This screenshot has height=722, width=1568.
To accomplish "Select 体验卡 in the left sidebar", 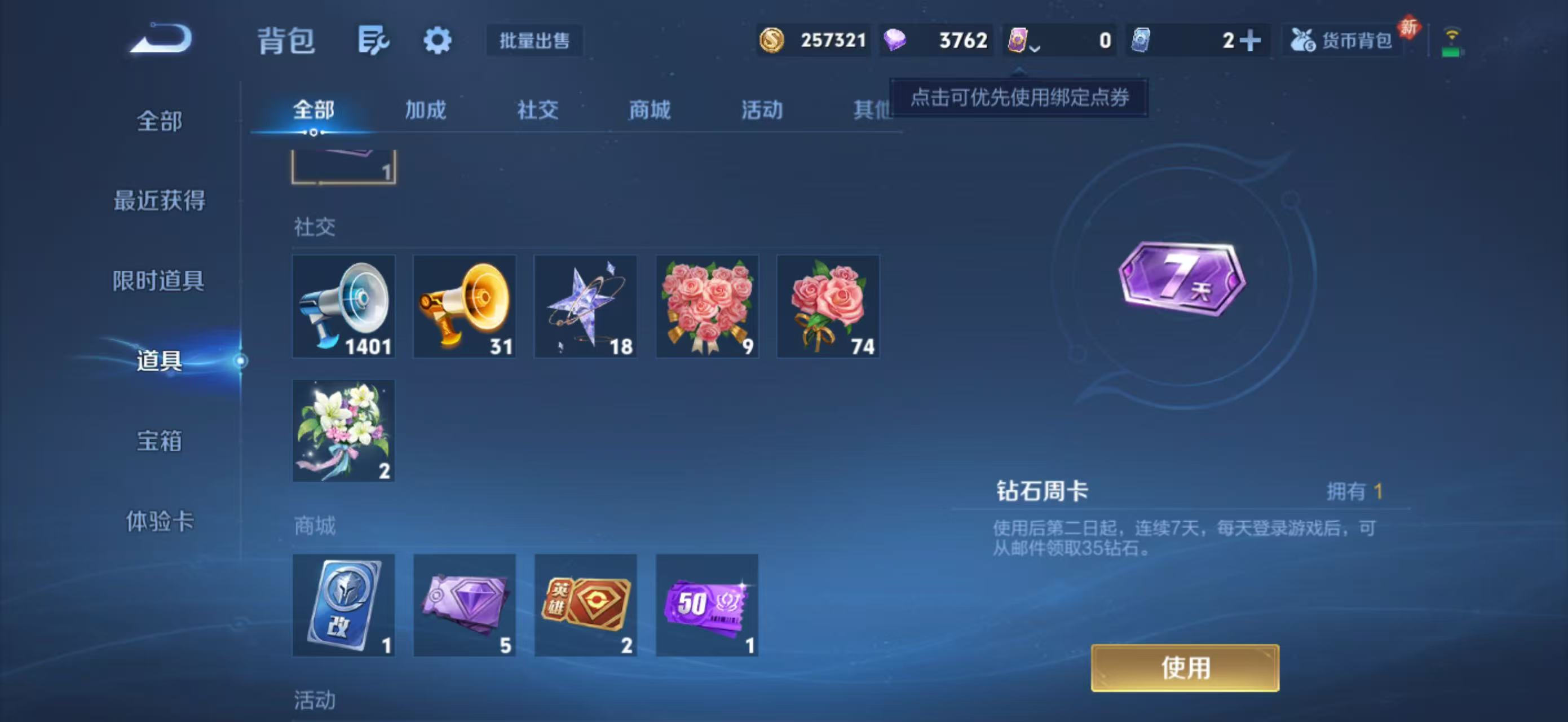I will coord(160,522).
